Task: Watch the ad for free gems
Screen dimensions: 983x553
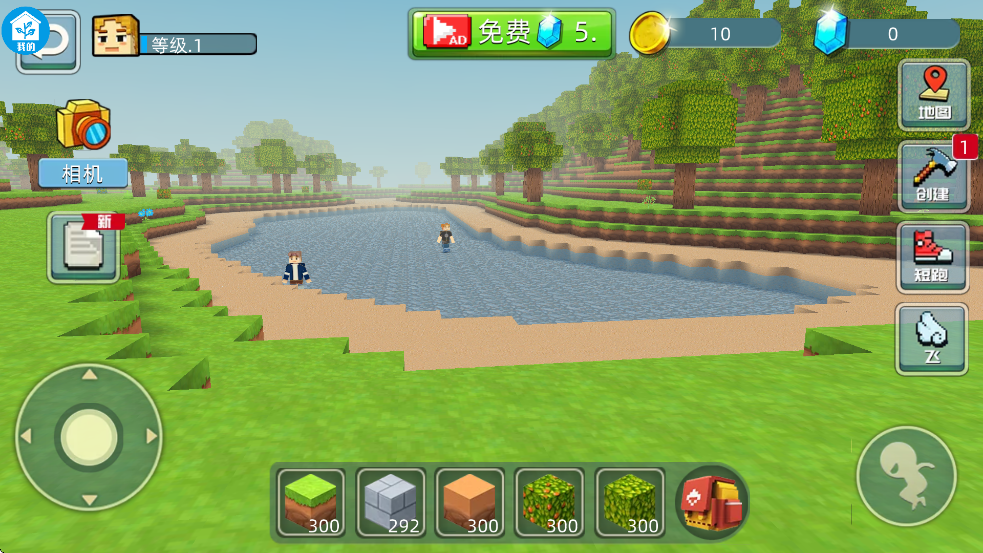Action: point(511,33)
